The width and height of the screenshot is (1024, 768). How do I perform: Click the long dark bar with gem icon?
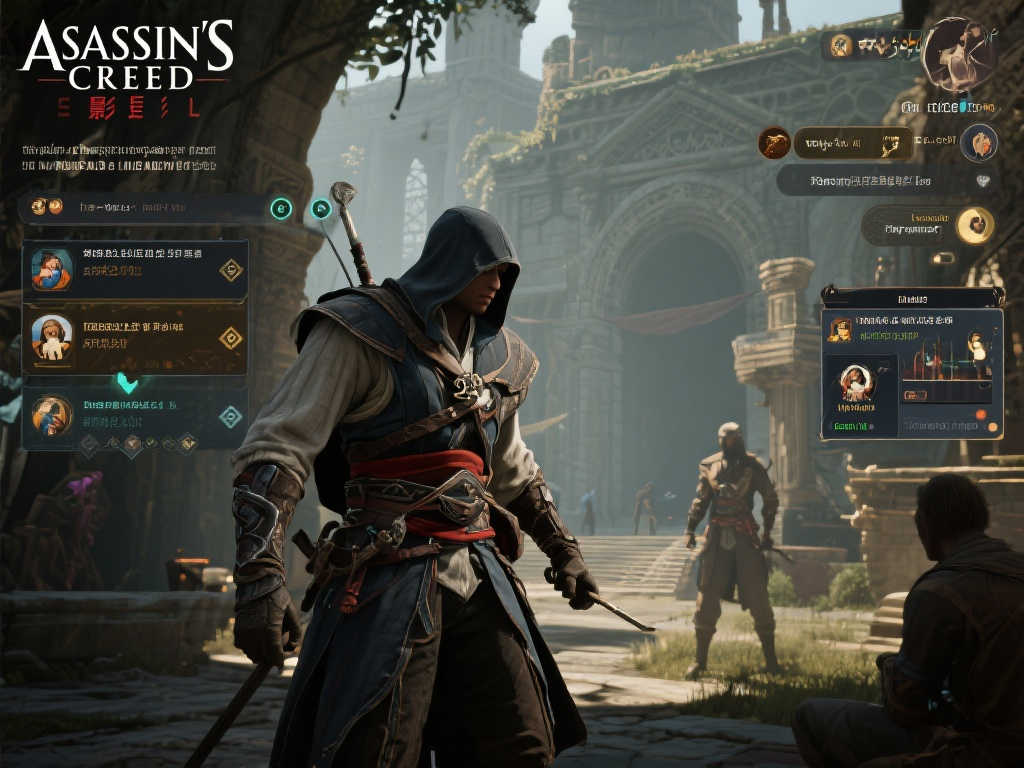coord(885,180)
